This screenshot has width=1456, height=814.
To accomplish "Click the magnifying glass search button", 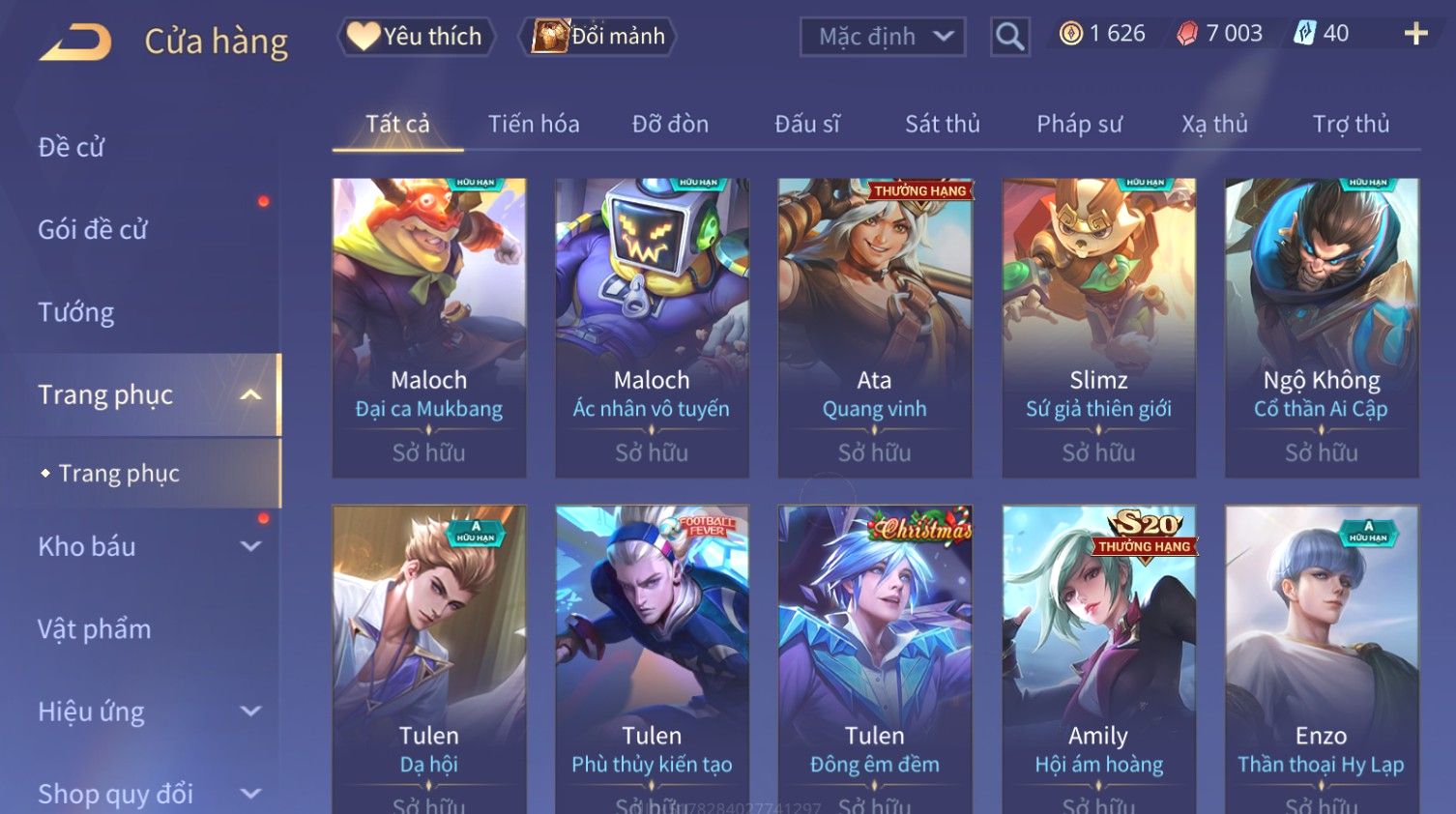I will 1009,37.
